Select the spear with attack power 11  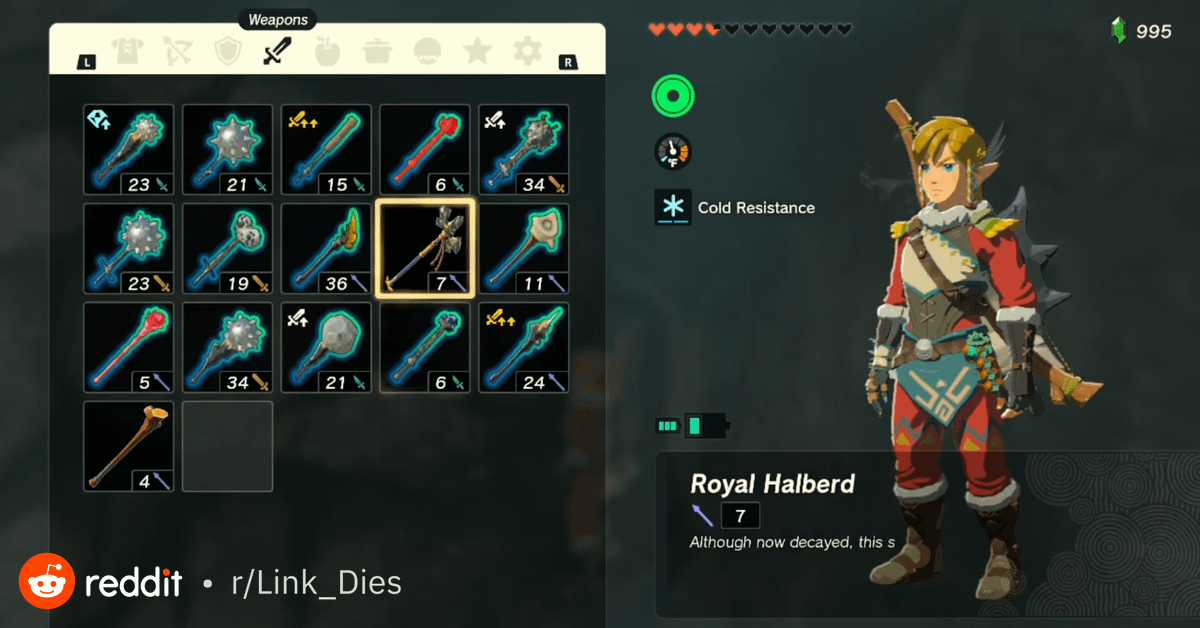[524, 248]
